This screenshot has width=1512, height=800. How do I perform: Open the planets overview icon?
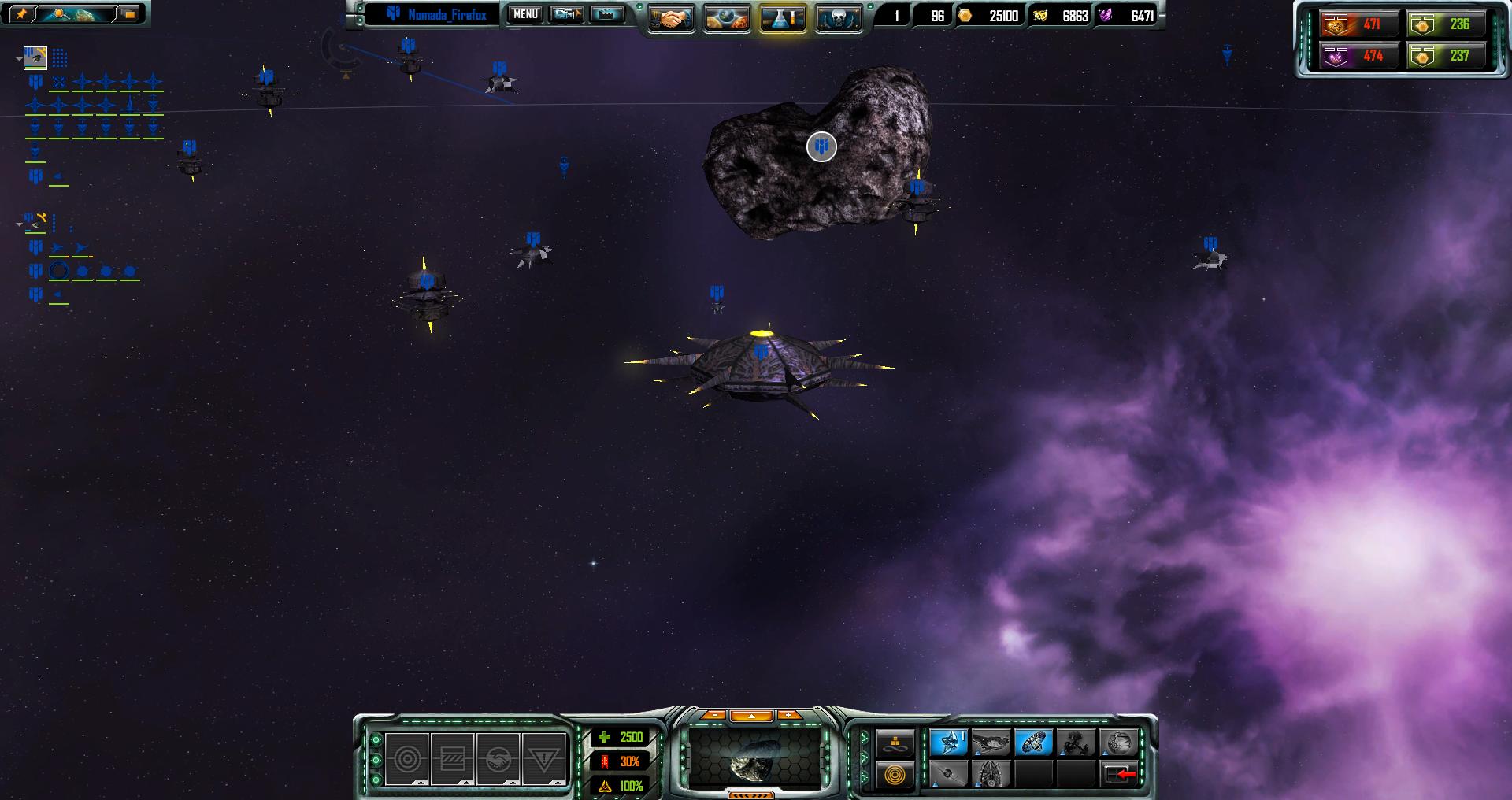pyautogui.click(x=726, y=18)
